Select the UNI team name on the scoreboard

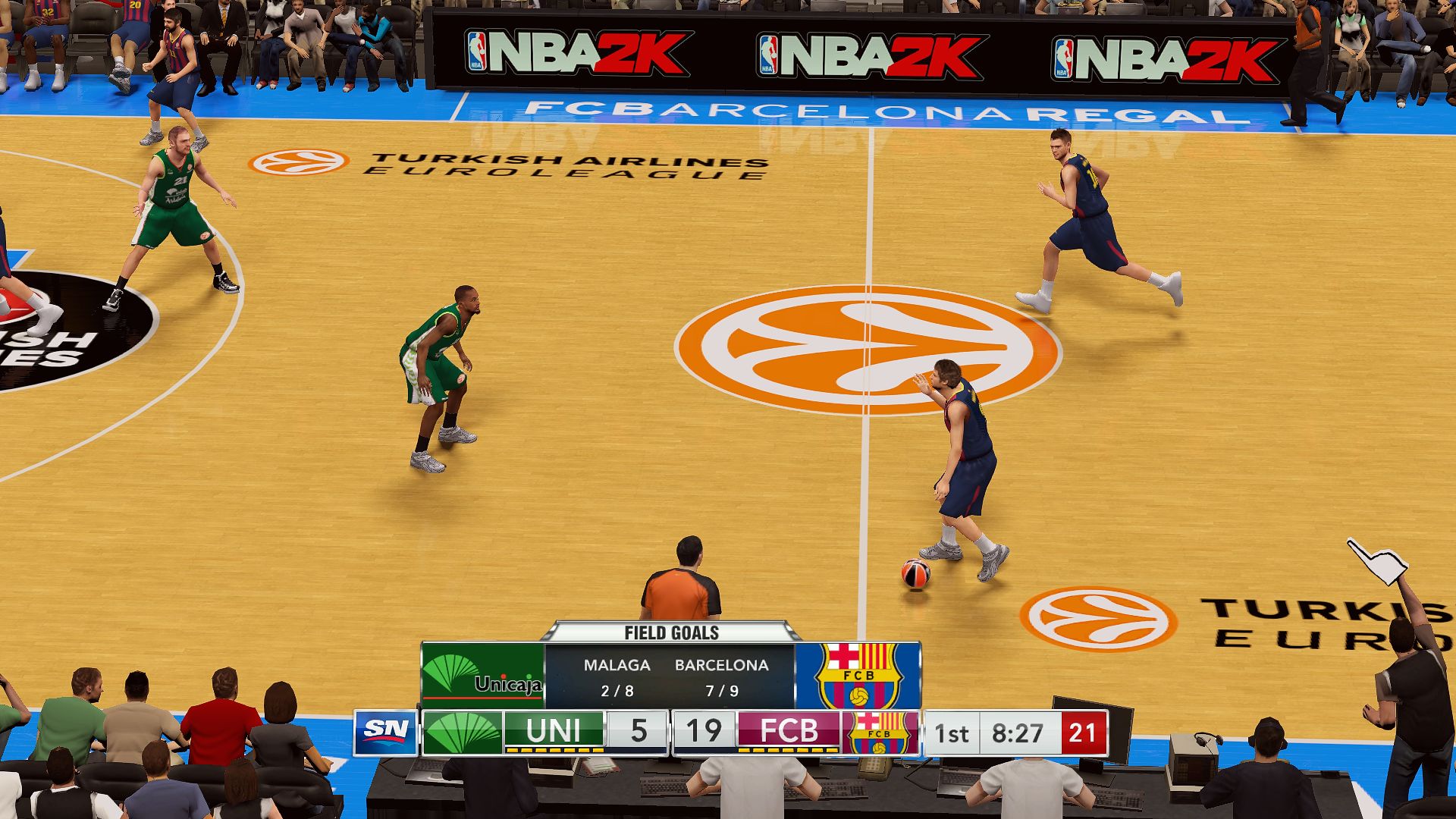(553, 732)
